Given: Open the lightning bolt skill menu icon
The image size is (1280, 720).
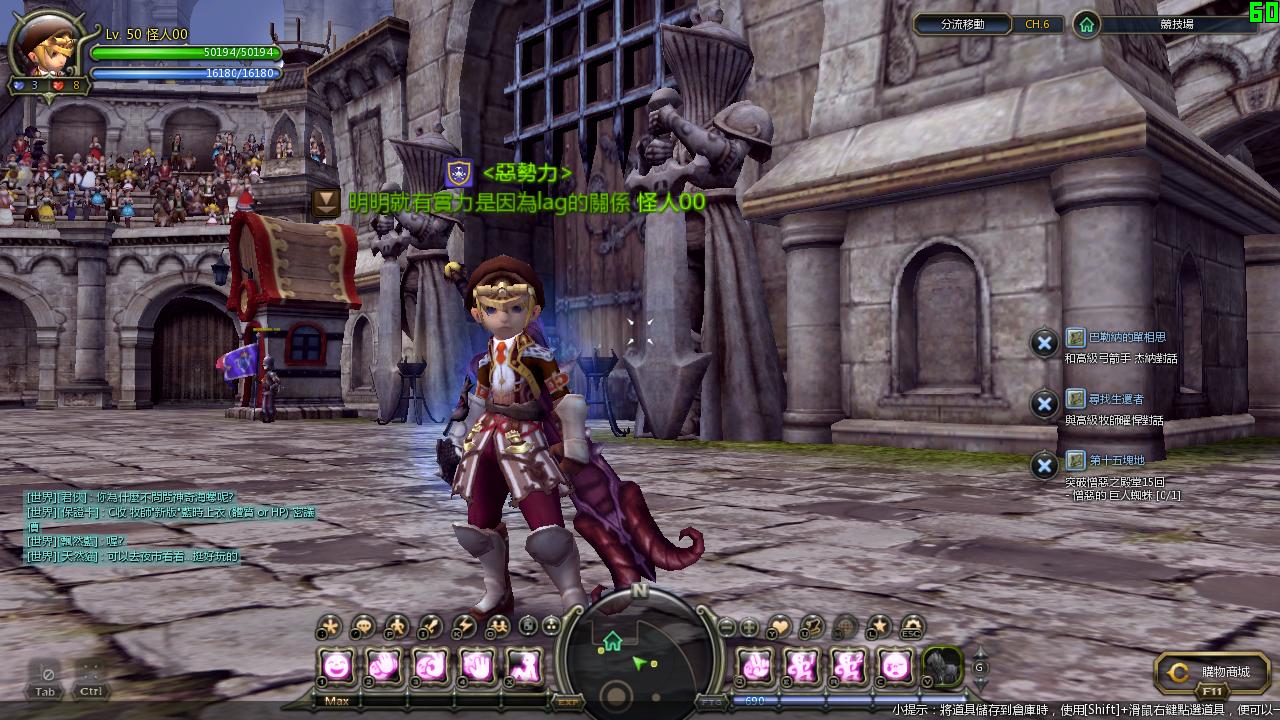Looking at the screenshot, I should click(463, 627).
